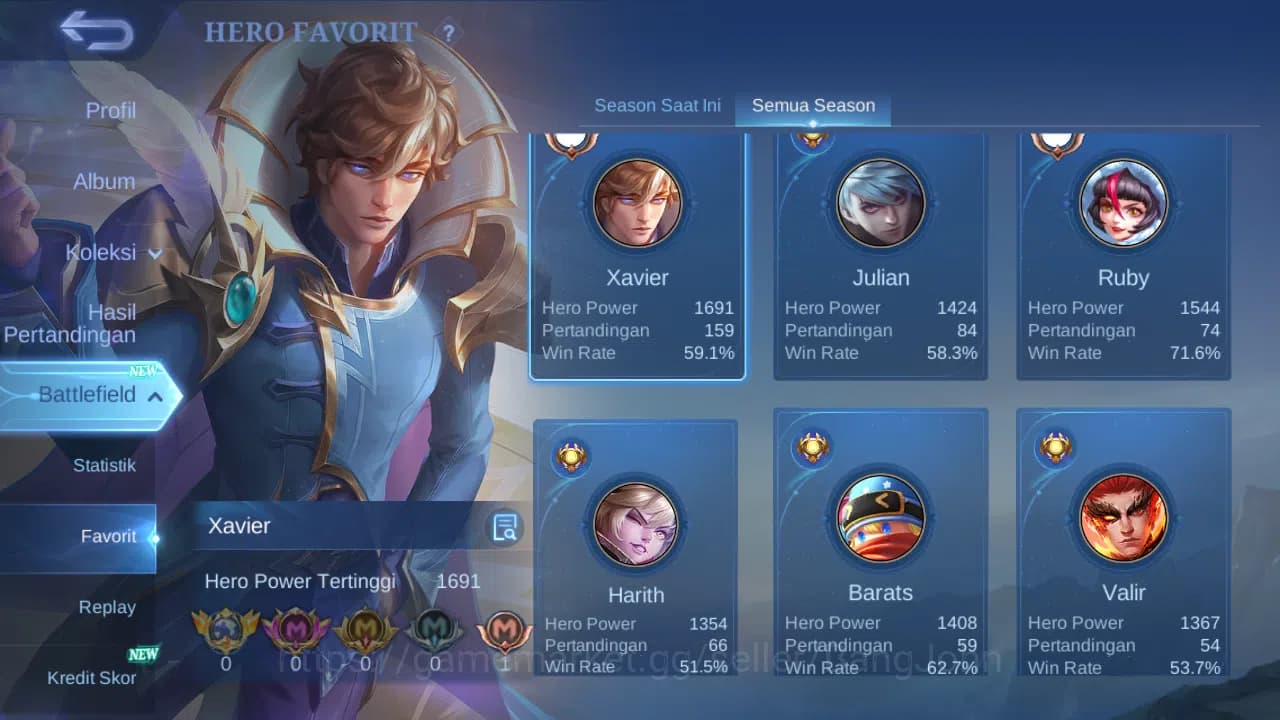The width and height of the screenshot is (1280, 720).
Task: Select the purple Mythic medal emblem
Action: pyautogui.click(x=296, y=630)
